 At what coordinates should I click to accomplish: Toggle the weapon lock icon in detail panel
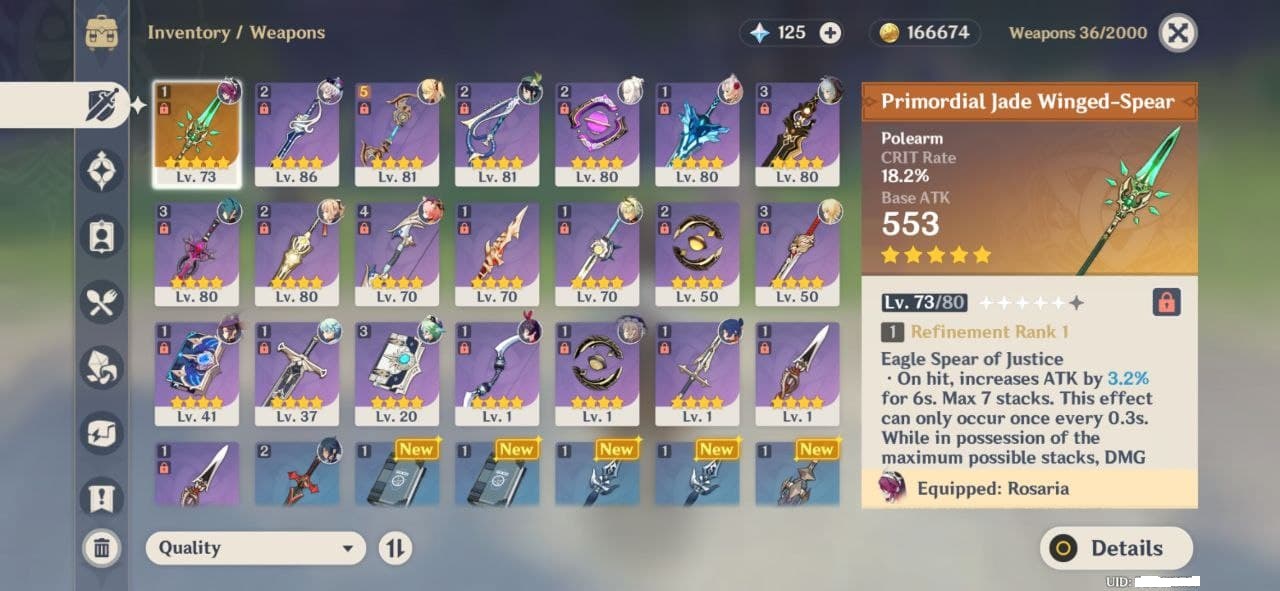click(x=1166, y=302)
